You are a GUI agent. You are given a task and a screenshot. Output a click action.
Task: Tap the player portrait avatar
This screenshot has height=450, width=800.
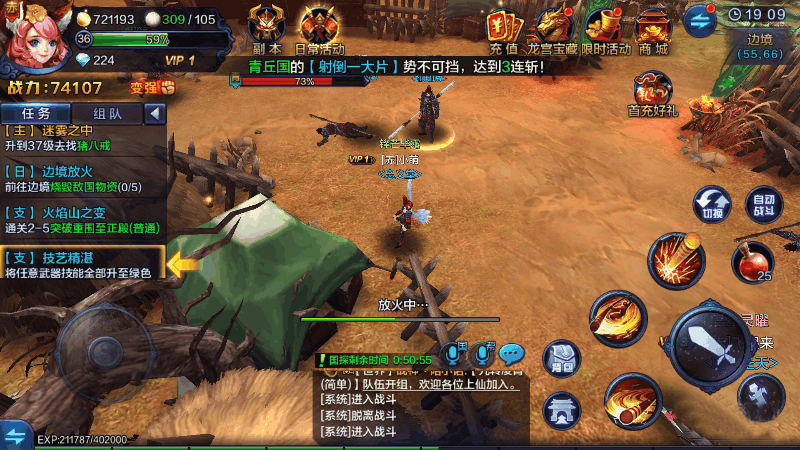(x=35, y=37)
